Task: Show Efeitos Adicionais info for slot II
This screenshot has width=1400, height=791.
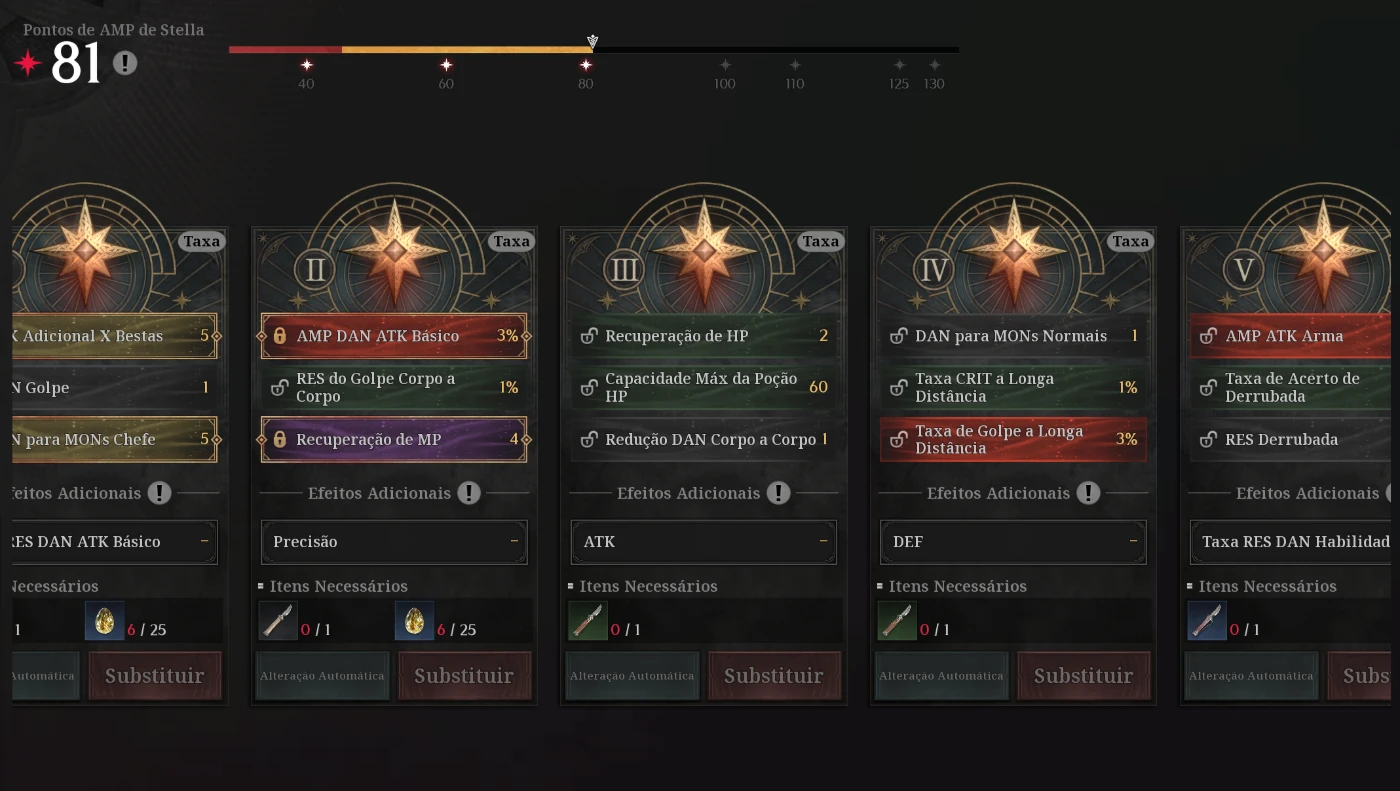Action: 469,493
